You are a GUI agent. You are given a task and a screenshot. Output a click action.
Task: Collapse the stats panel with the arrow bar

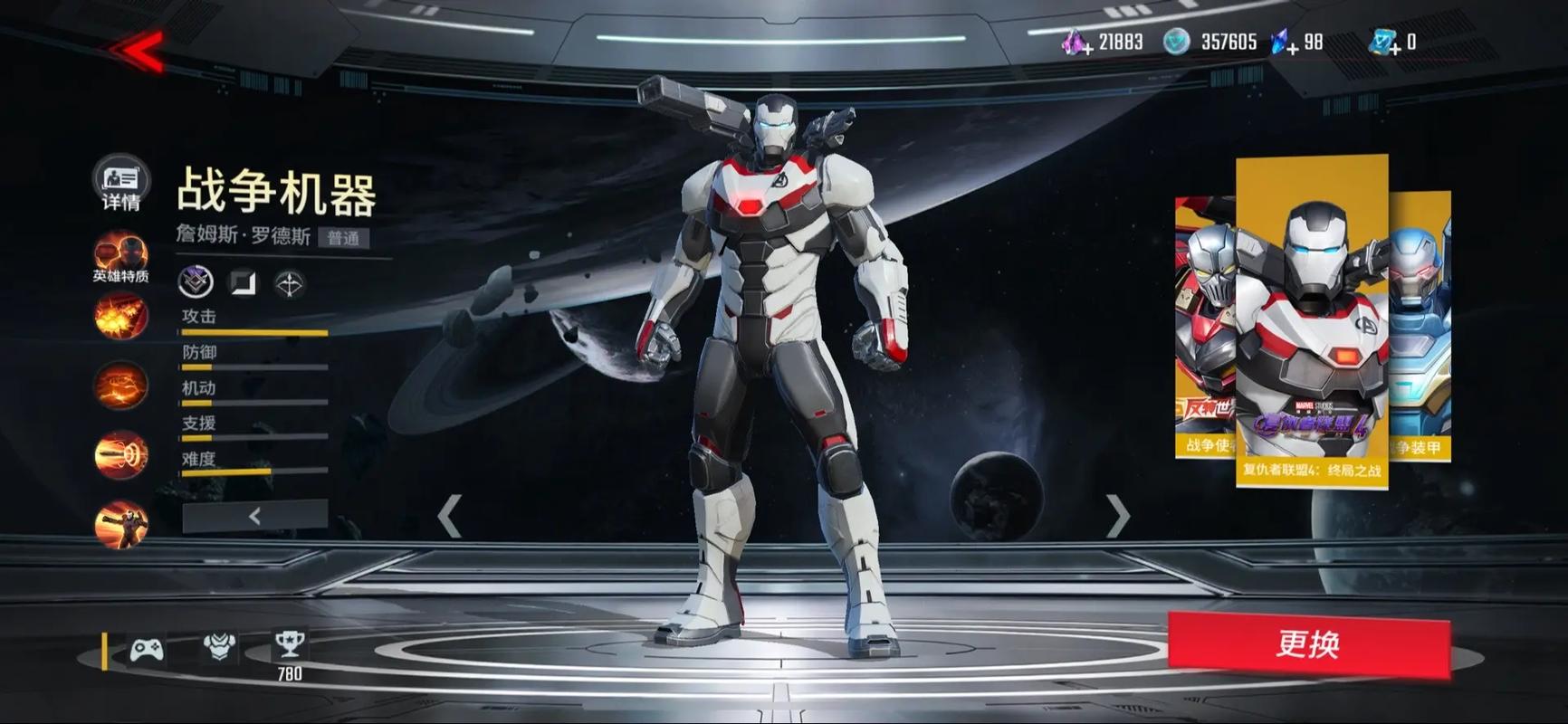pos(254,516)
